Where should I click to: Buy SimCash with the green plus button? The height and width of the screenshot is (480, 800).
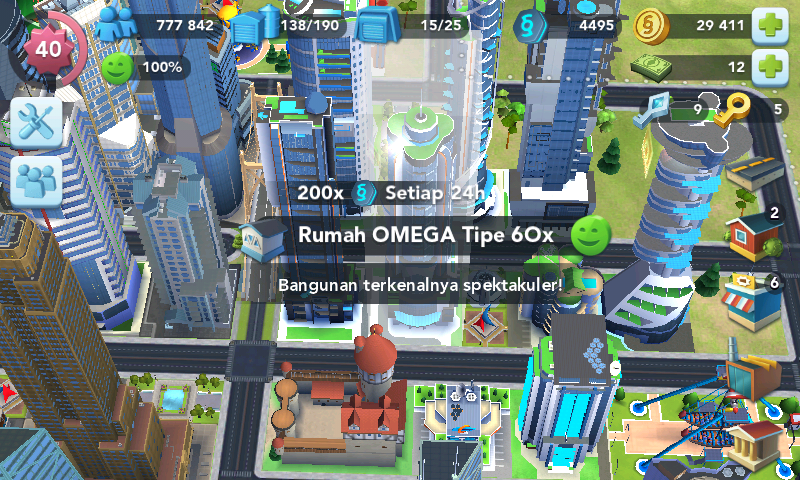(x=768, y=67)
